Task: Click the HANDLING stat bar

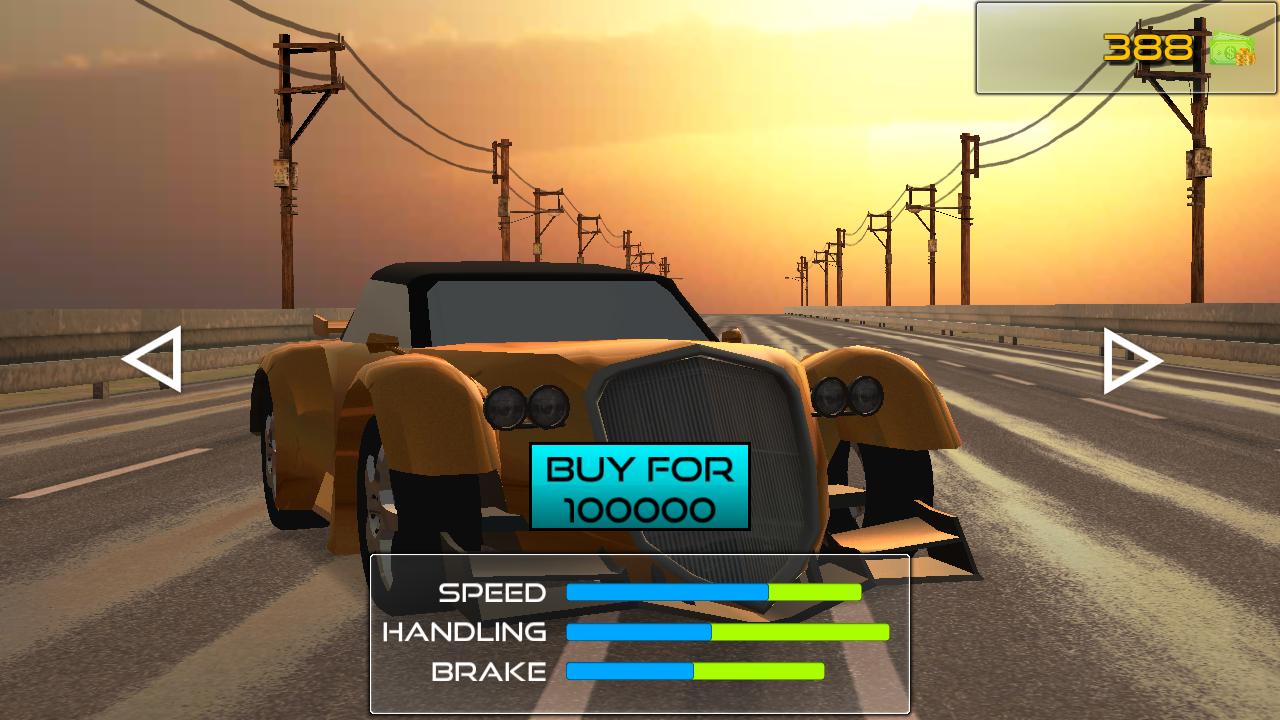Action: click(x=727, y=631)
